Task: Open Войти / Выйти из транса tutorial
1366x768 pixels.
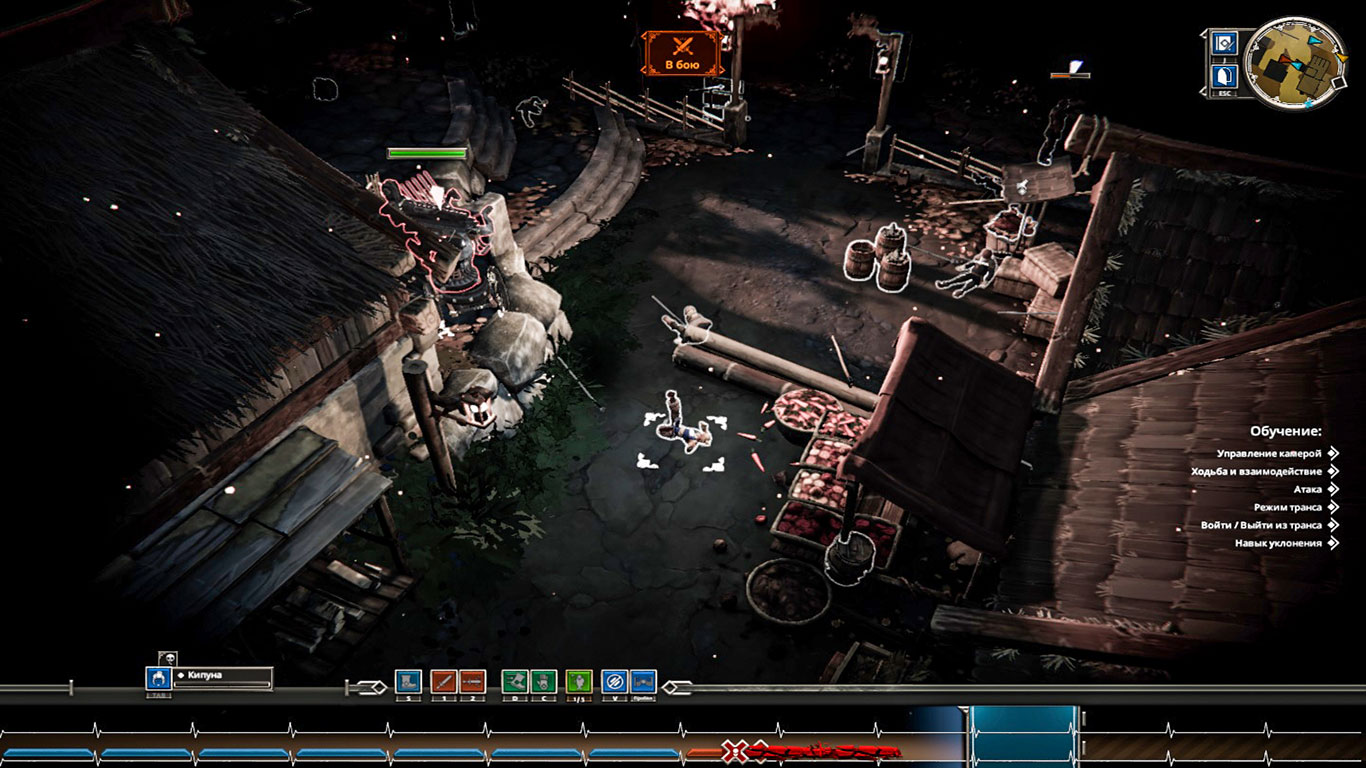Action: 1263,526
